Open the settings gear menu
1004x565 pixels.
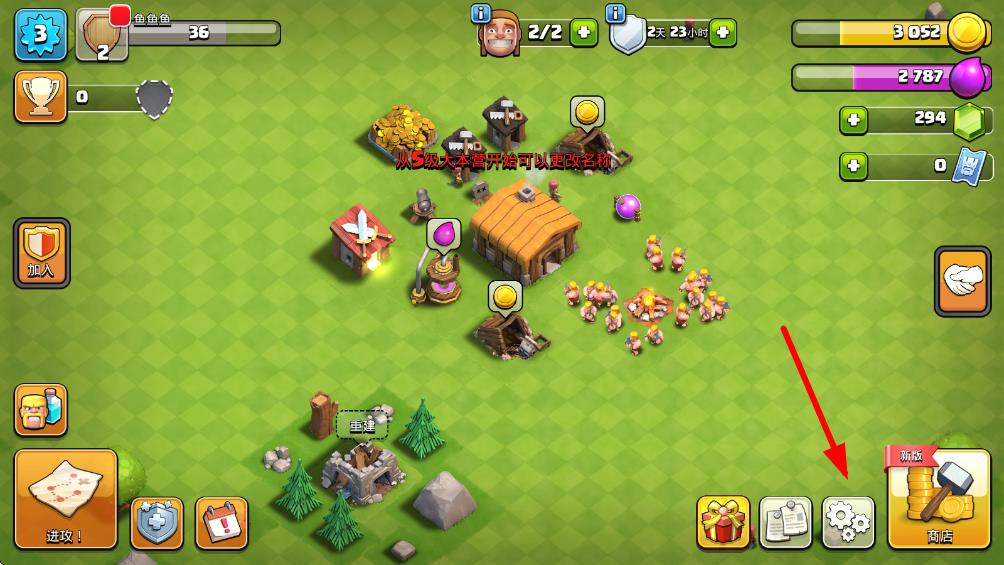click(x=847, y=522)
